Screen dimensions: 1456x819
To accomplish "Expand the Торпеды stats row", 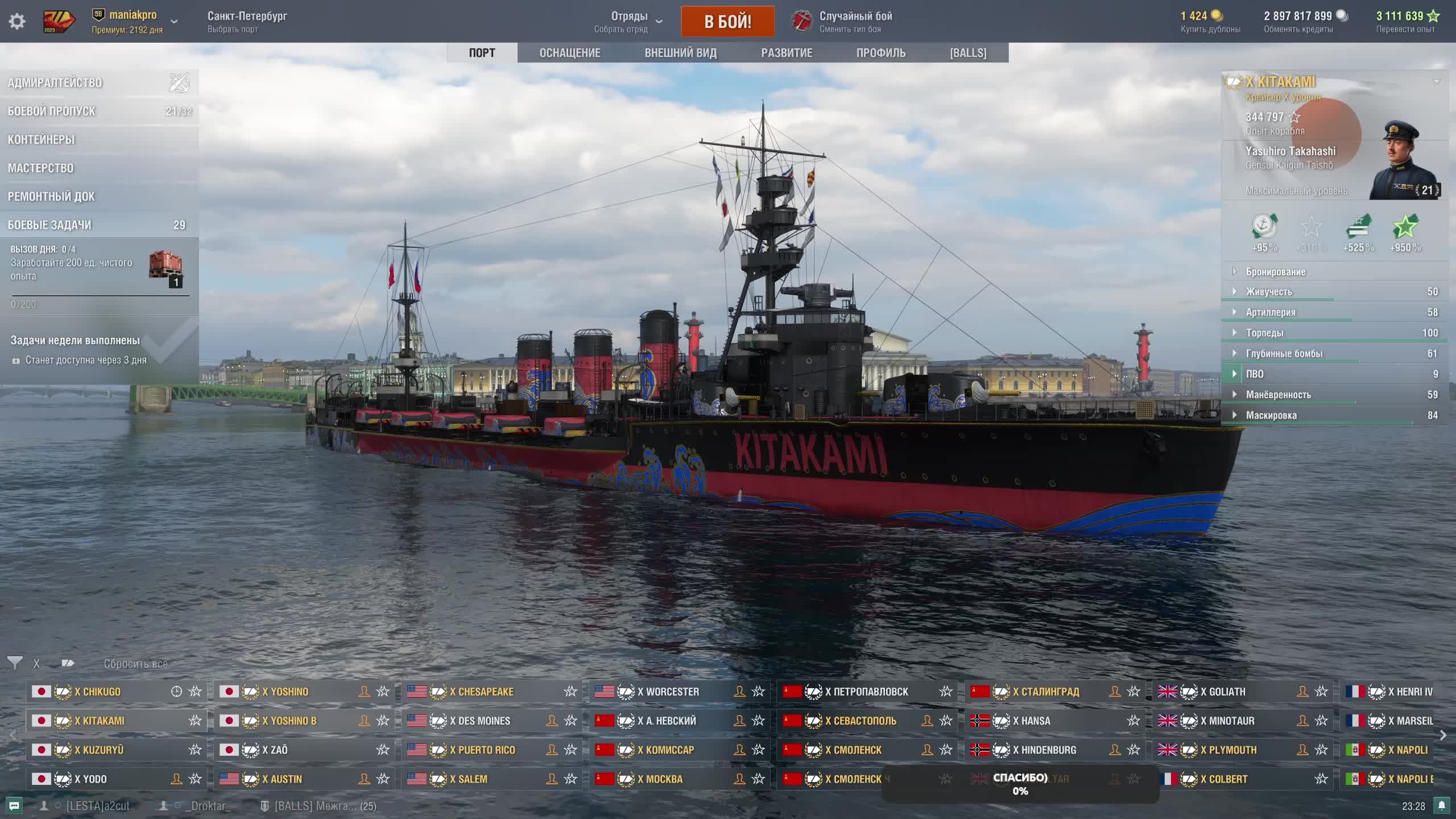I will coord(1264,333).
